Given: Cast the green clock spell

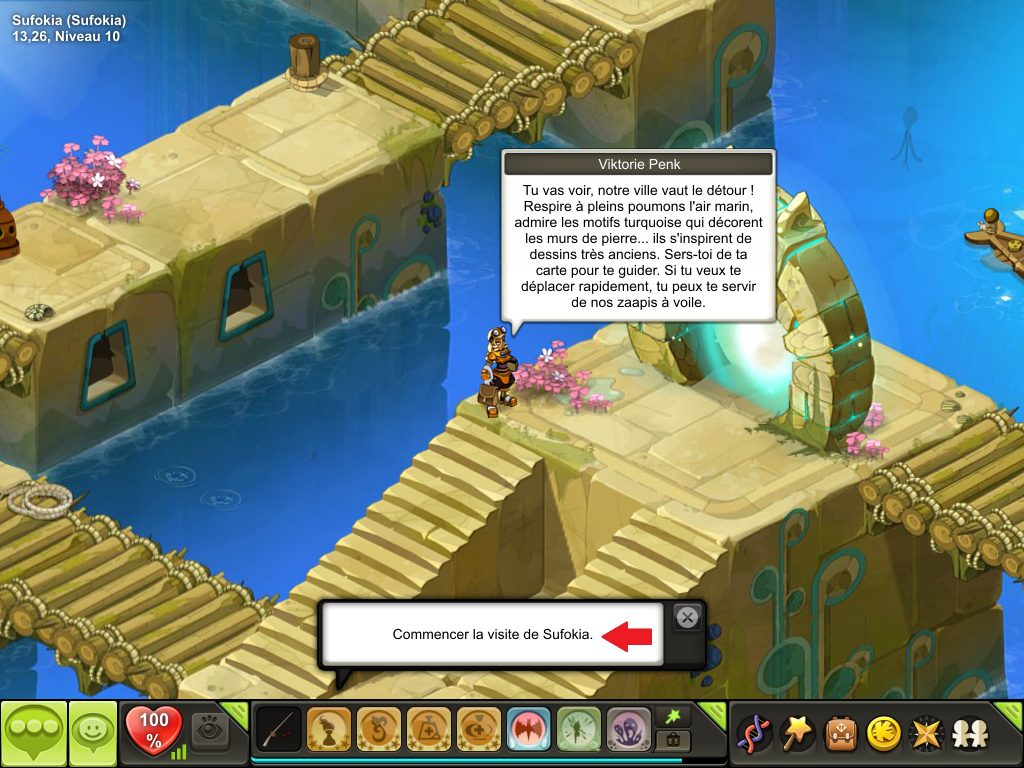Looking at the screenshot, I should (579, 730).
